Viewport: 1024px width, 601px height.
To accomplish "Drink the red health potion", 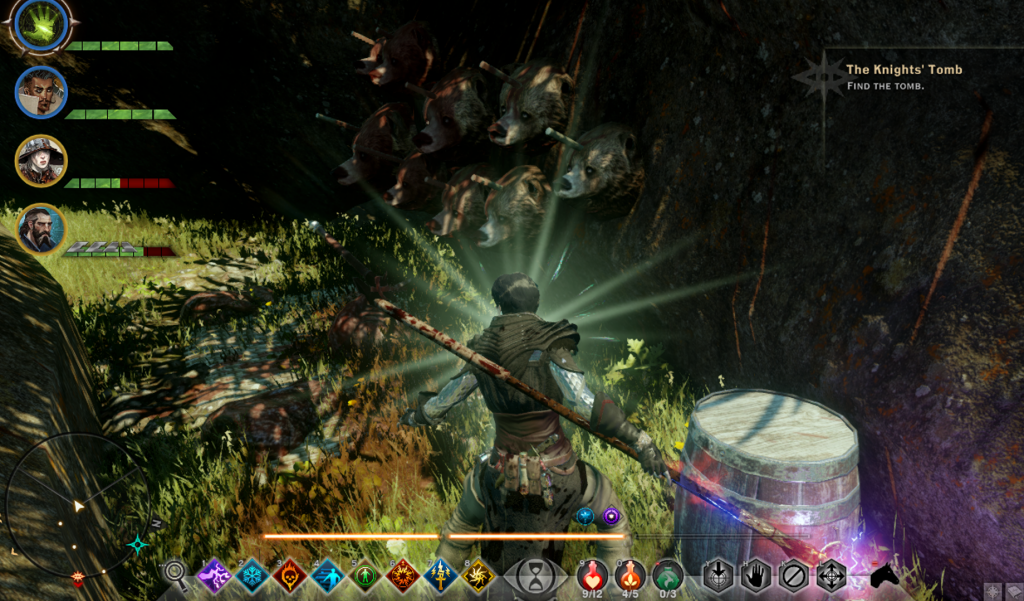I will point(594,576).
